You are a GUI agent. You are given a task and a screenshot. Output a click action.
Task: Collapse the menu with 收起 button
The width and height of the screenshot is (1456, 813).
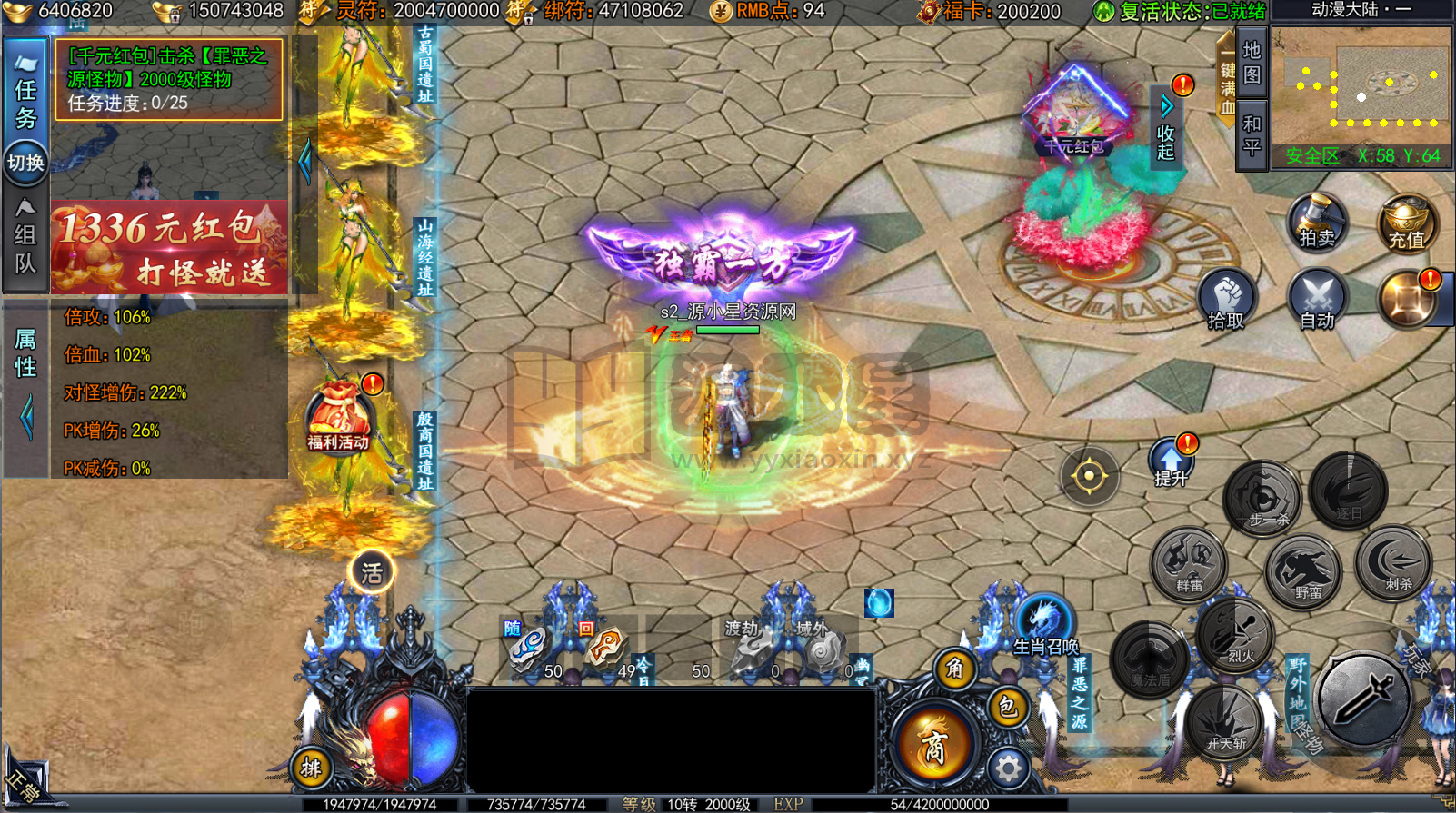[1166, 129]
